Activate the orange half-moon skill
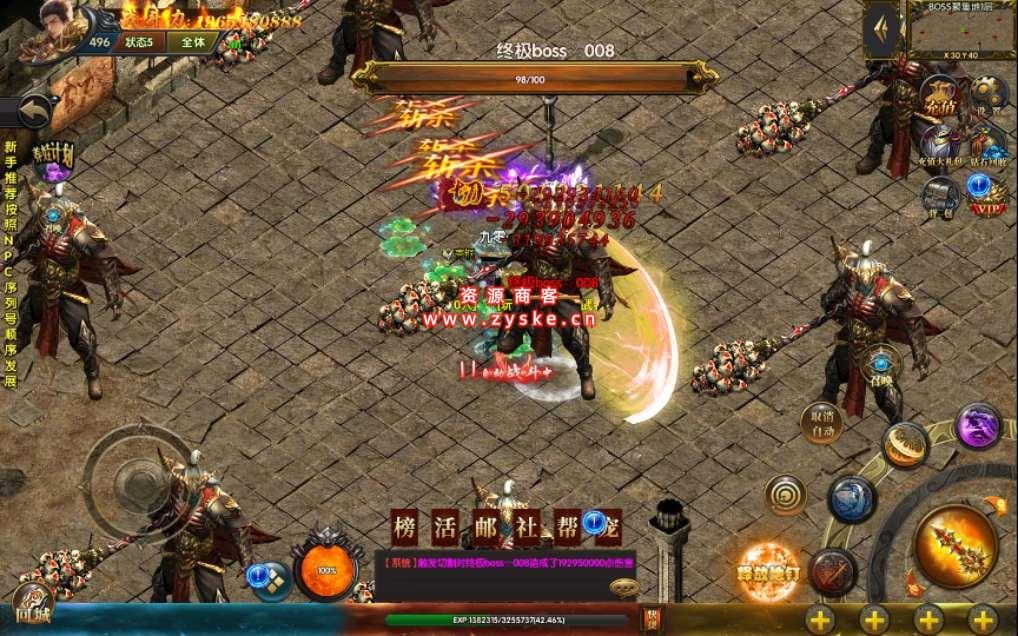Image resolution: width=1018 pixels, height=636 pixels. tap(905, 445)
